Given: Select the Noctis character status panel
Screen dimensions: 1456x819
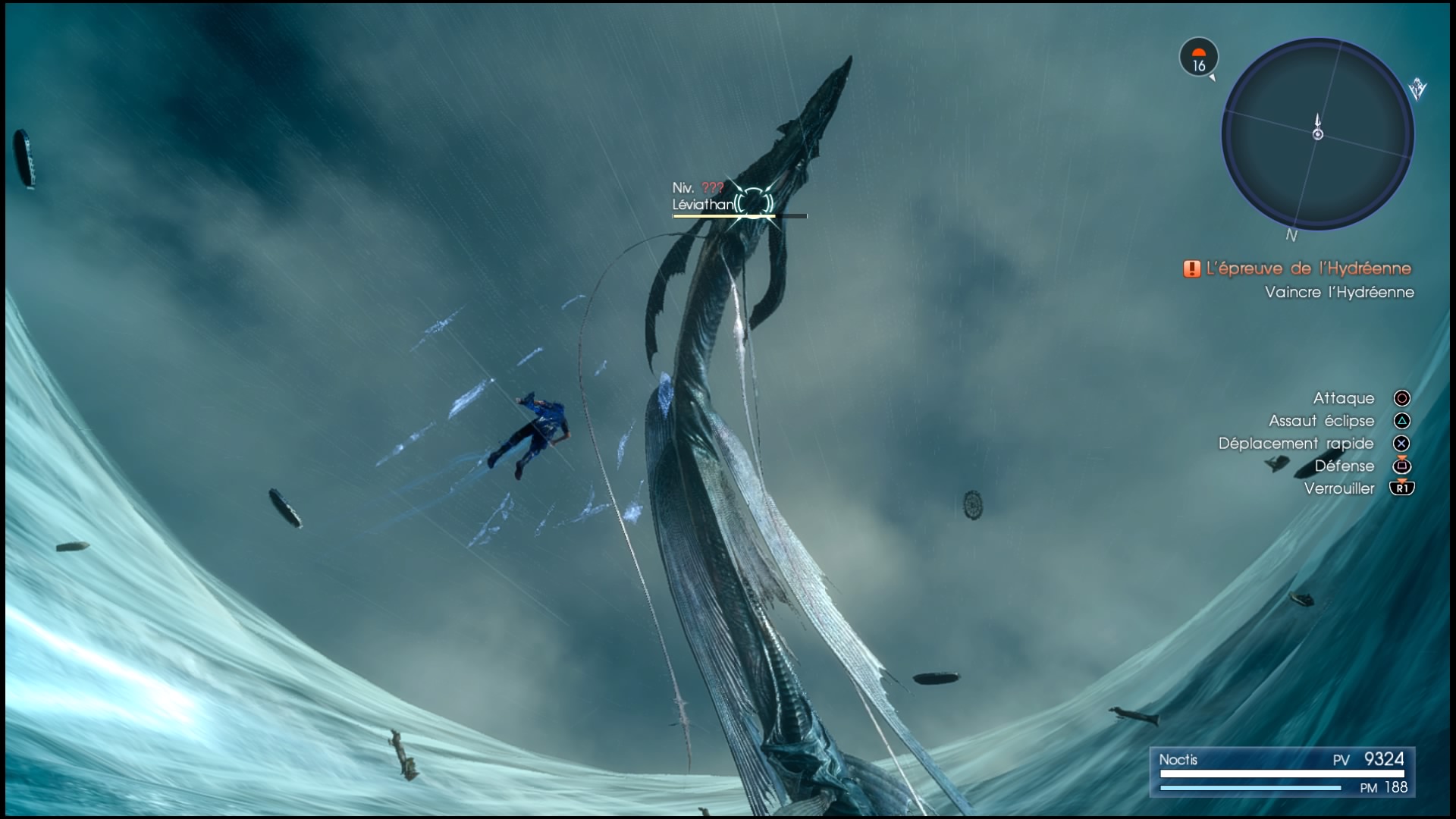Looking at the screenshot, I should coord(1282,772).
